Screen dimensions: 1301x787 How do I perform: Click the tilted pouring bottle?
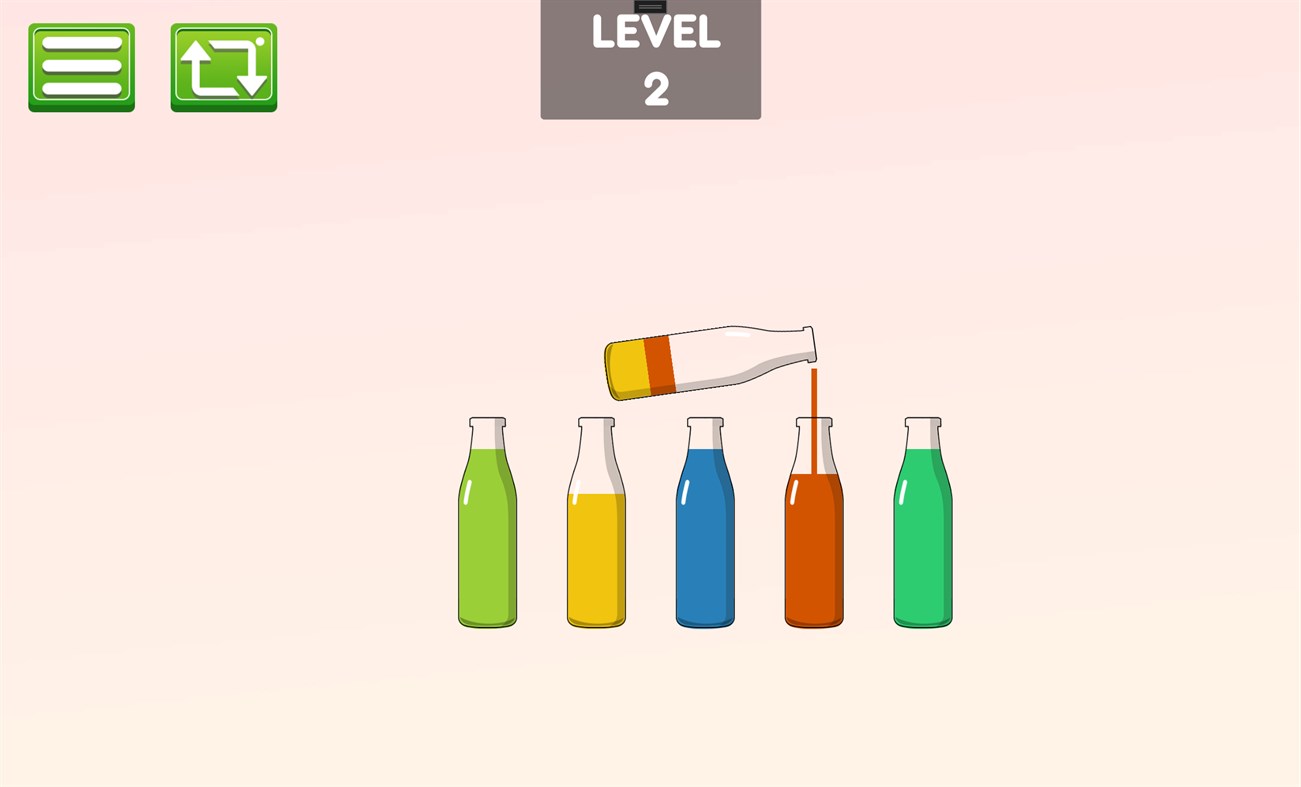700,360
